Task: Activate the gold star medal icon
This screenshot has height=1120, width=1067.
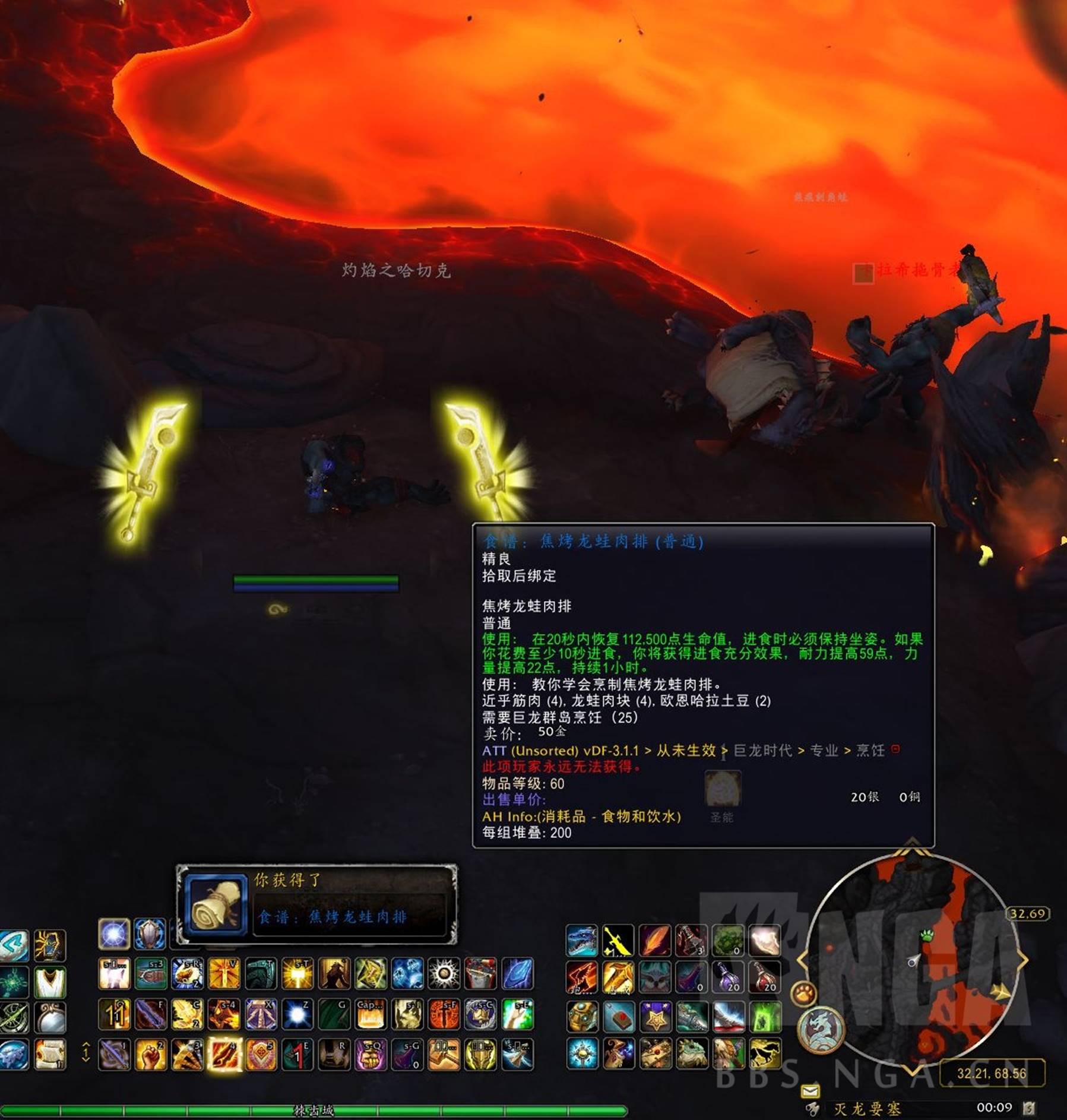Action: [655, 1016]
